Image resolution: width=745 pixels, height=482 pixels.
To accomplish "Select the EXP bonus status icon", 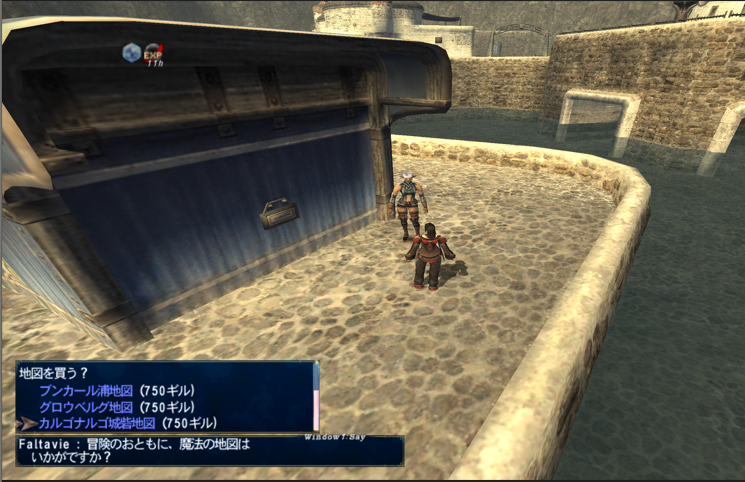I will [x=154, y=52].
